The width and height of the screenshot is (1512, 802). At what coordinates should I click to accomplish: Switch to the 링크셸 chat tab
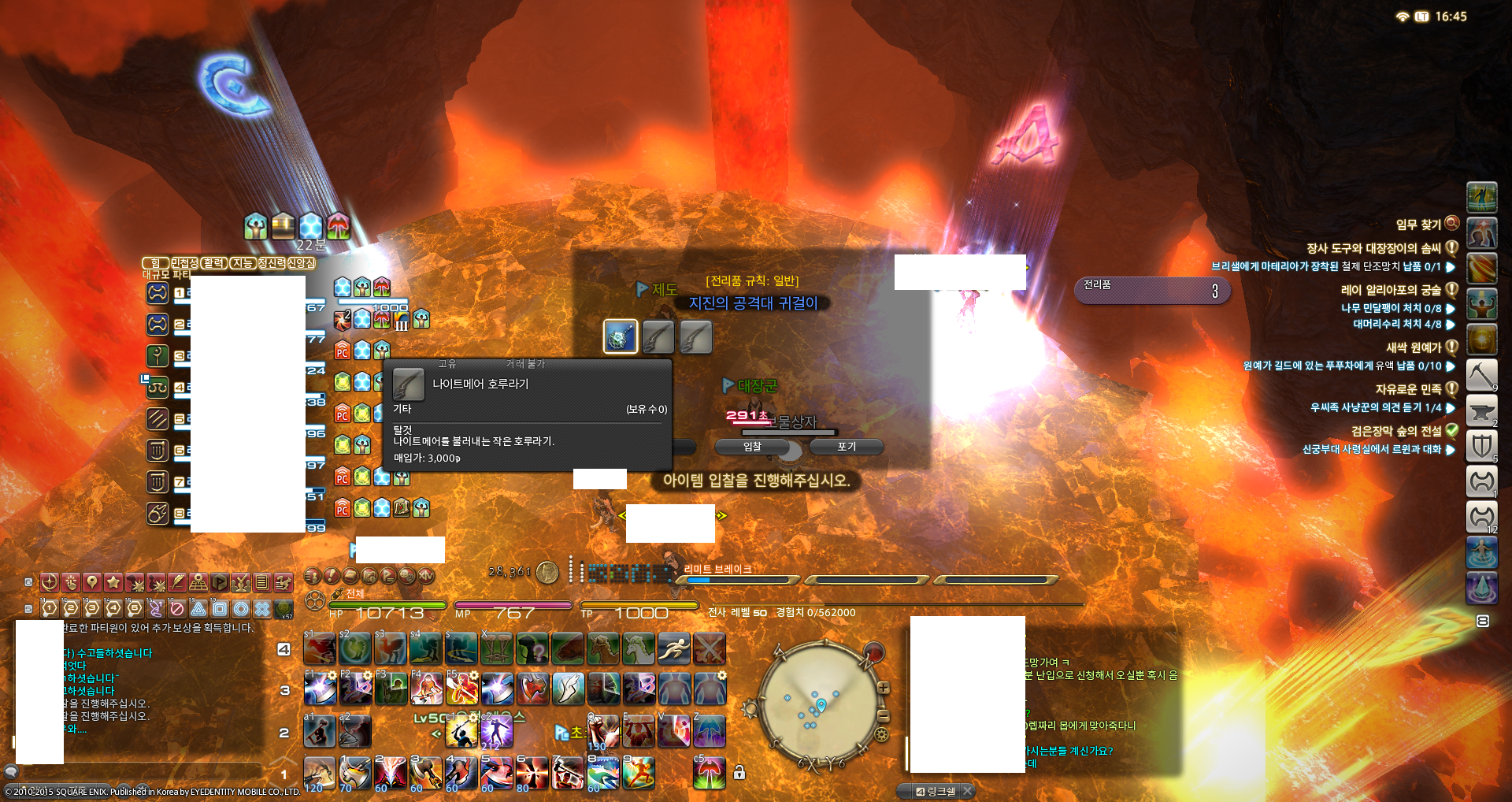[936, 791]
